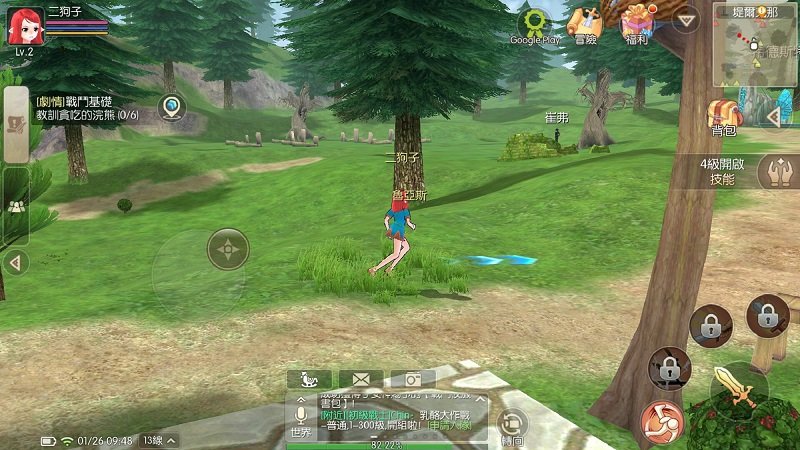
Task: Expand the side menu arrow beside the backpack
Action: click(771, 117)
